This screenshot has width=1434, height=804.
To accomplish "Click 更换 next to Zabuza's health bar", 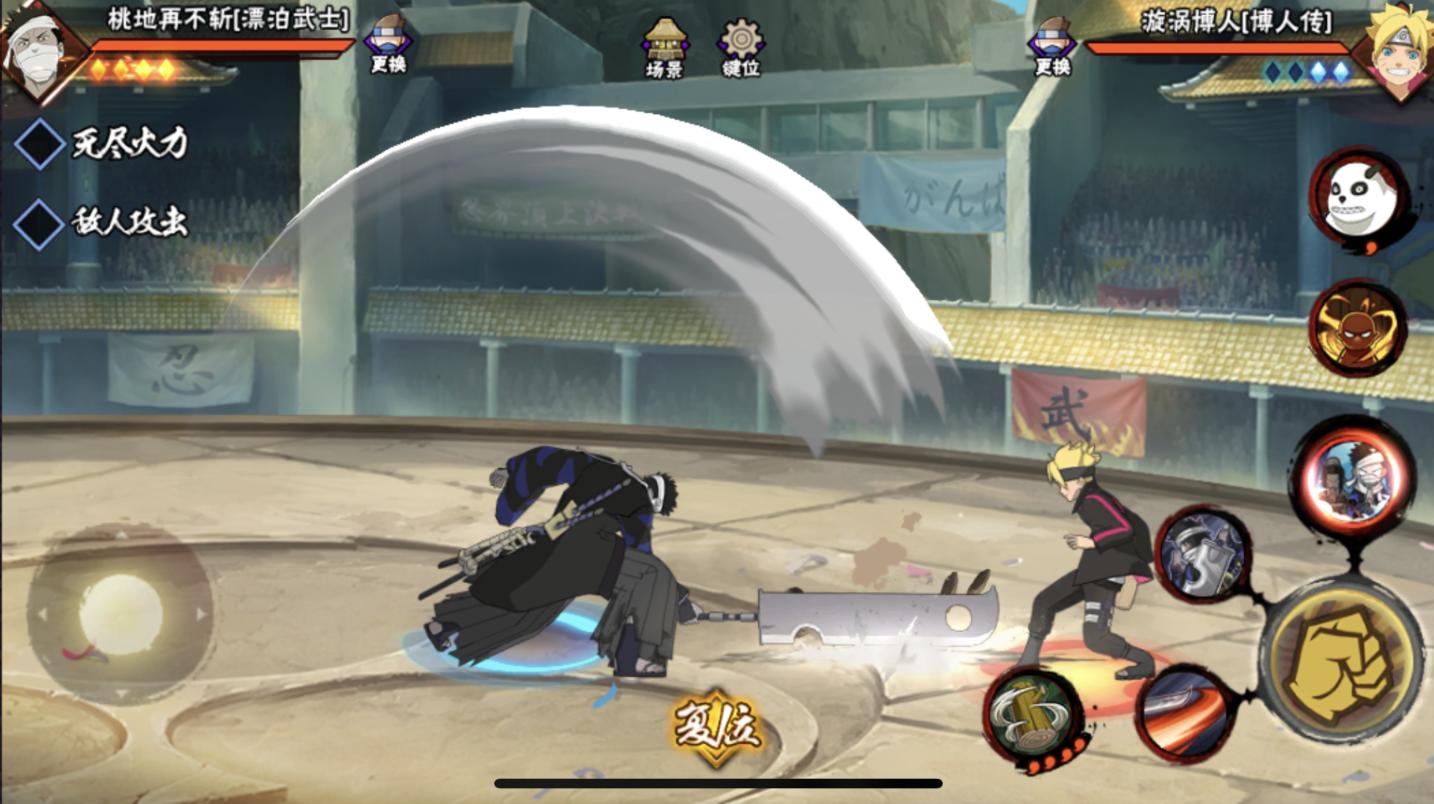I will point(387,45).
